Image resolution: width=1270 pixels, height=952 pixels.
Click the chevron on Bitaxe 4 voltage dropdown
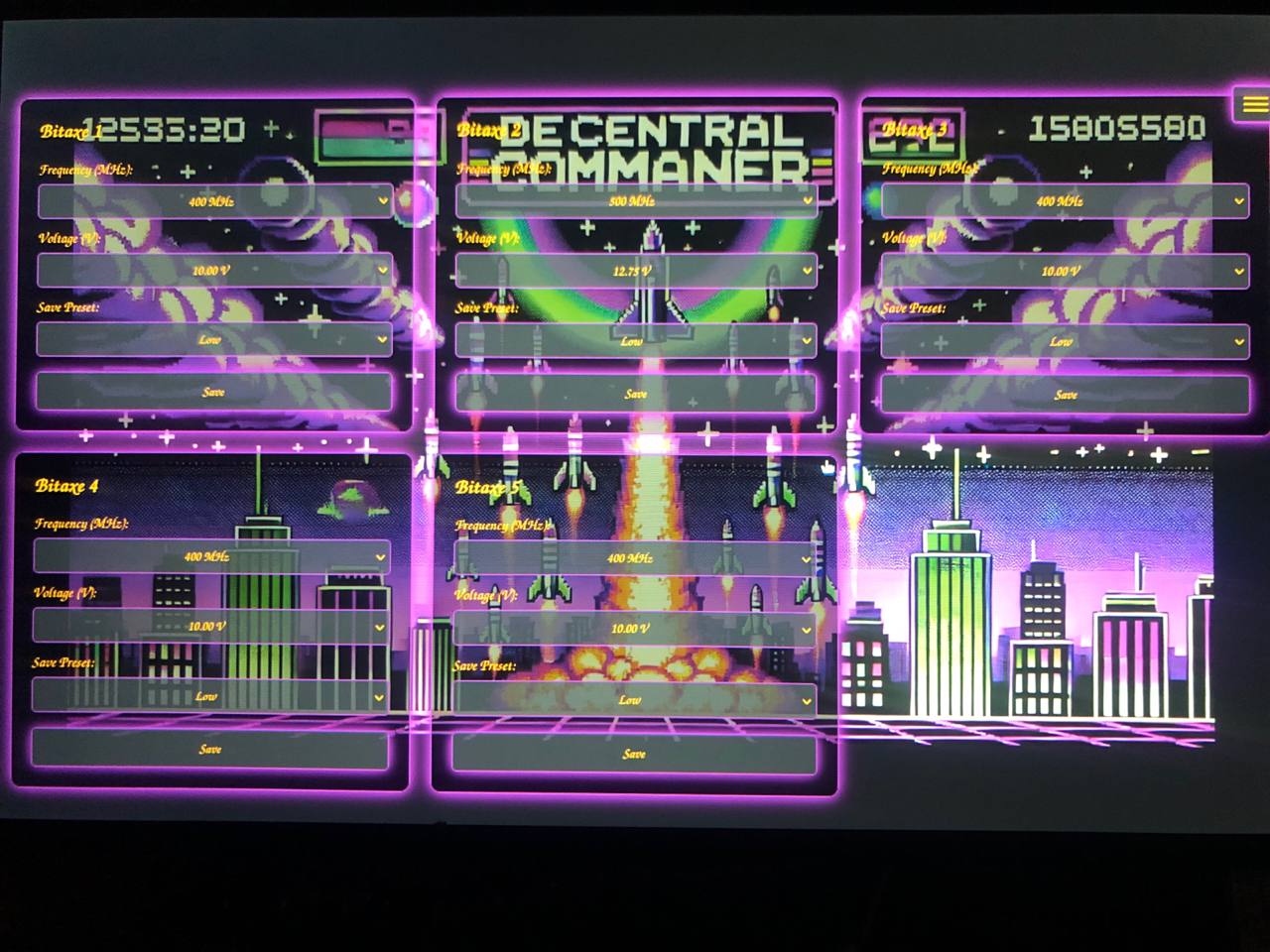coord(379,627)
